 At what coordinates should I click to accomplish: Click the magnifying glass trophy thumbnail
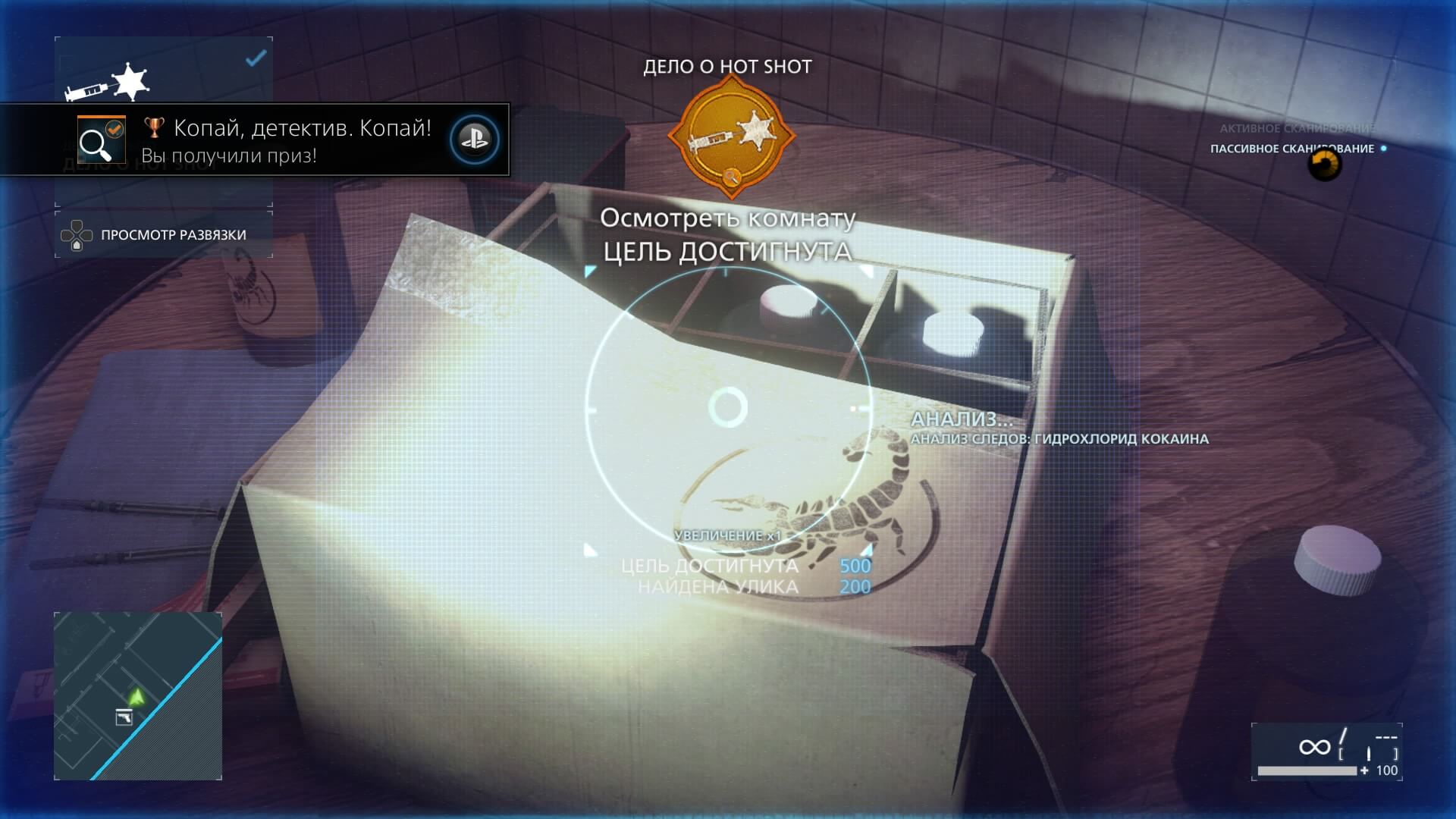coord(102,140)
